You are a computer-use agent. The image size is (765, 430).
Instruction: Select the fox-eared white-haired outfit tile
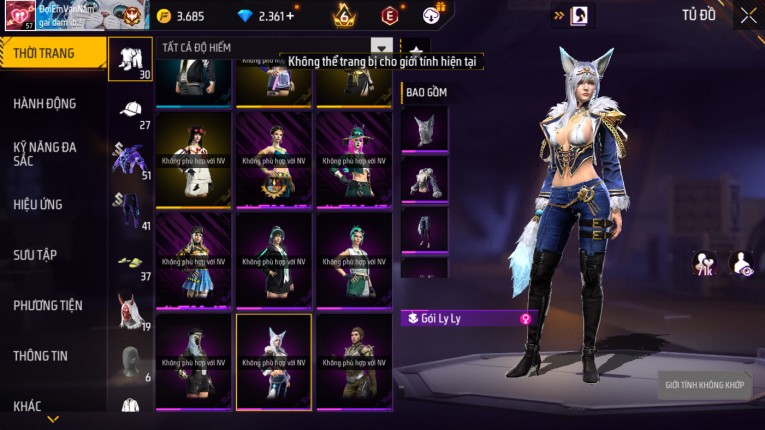click(273, 361)
